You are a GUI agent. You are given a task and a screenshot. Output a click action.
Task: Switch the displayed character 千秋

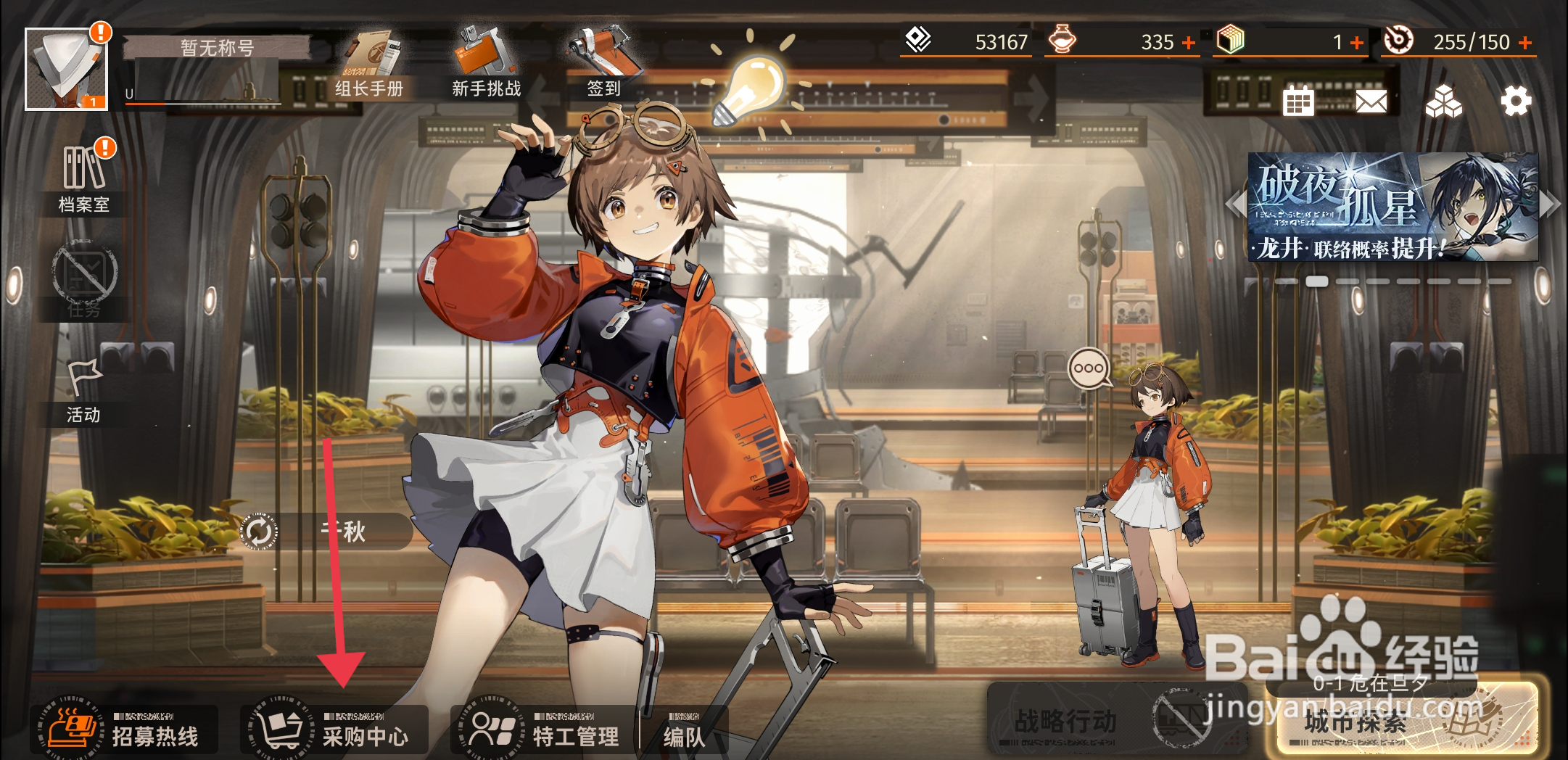pyautogui.click(x=258, y=532)
